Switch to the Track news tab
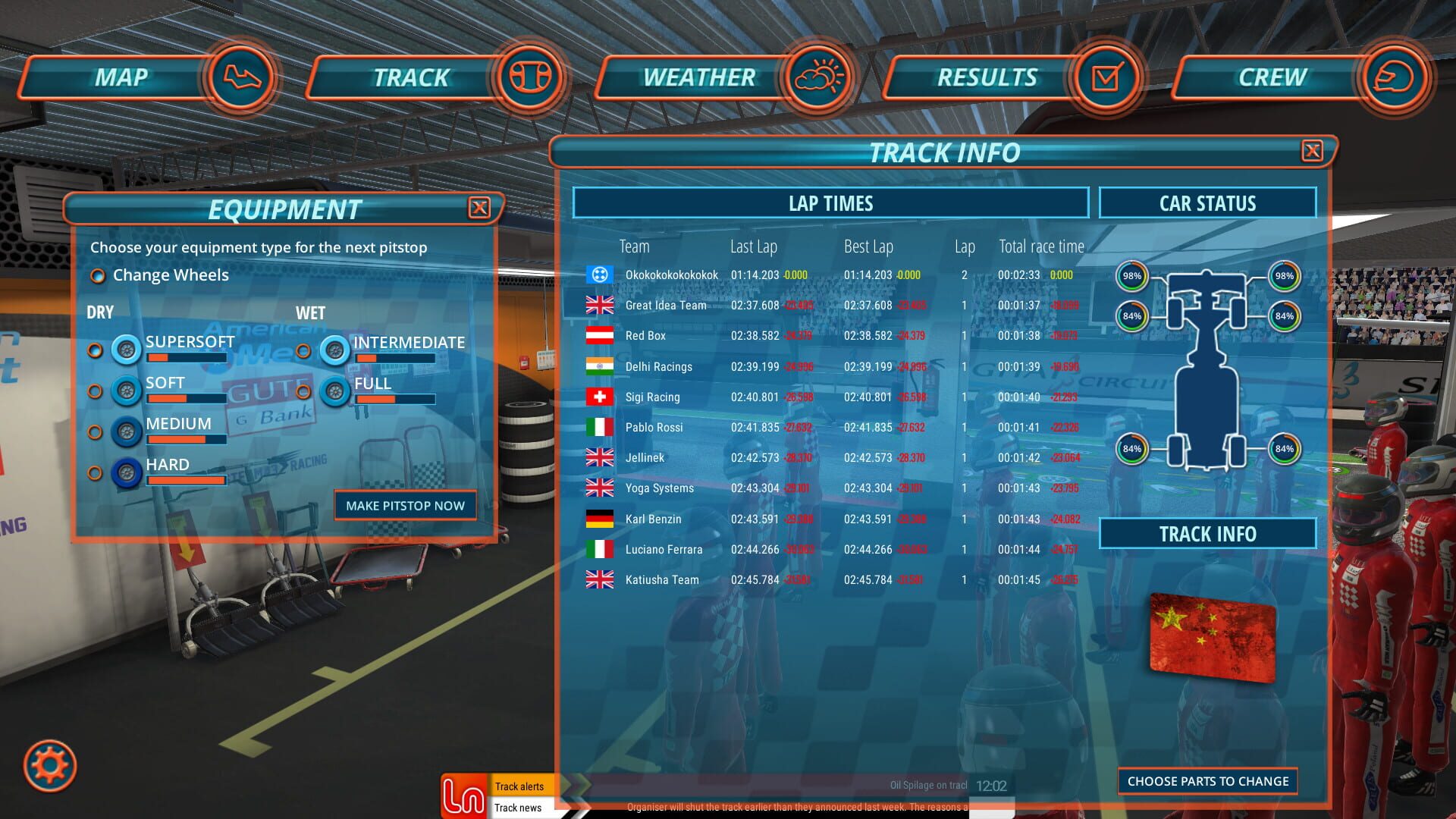The image size is (1456, 819). (x=519, y=807)
